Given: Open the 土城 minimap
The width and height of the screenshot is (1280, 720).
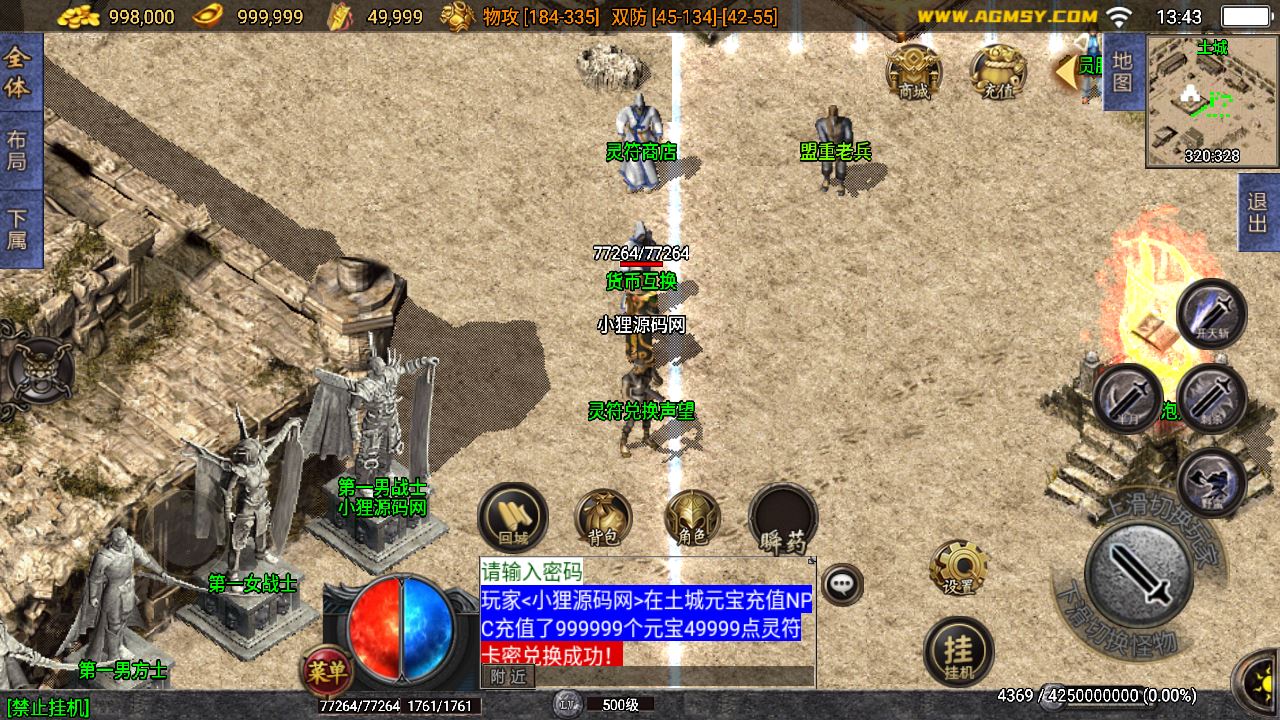Looking at the screenshot, I should coord(1211,100).
